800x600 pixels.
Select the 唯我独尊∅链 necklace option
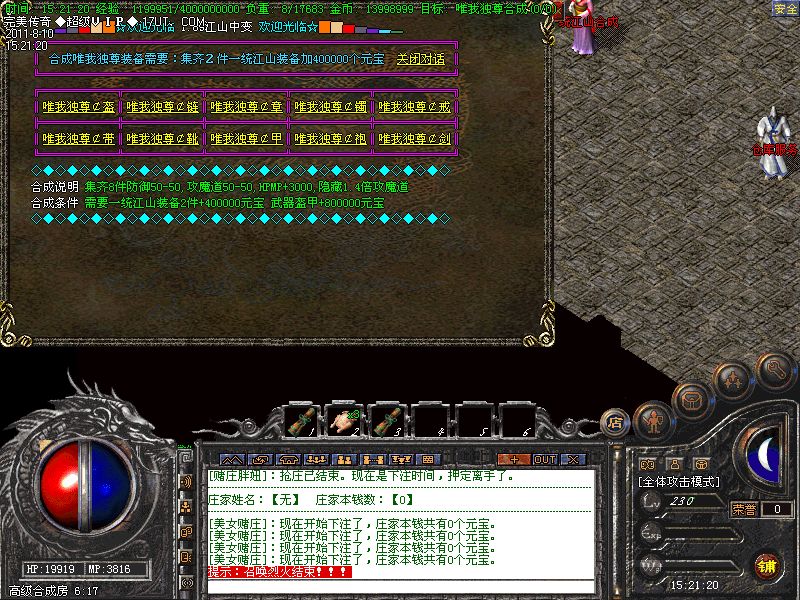click(x=163, y=107)
